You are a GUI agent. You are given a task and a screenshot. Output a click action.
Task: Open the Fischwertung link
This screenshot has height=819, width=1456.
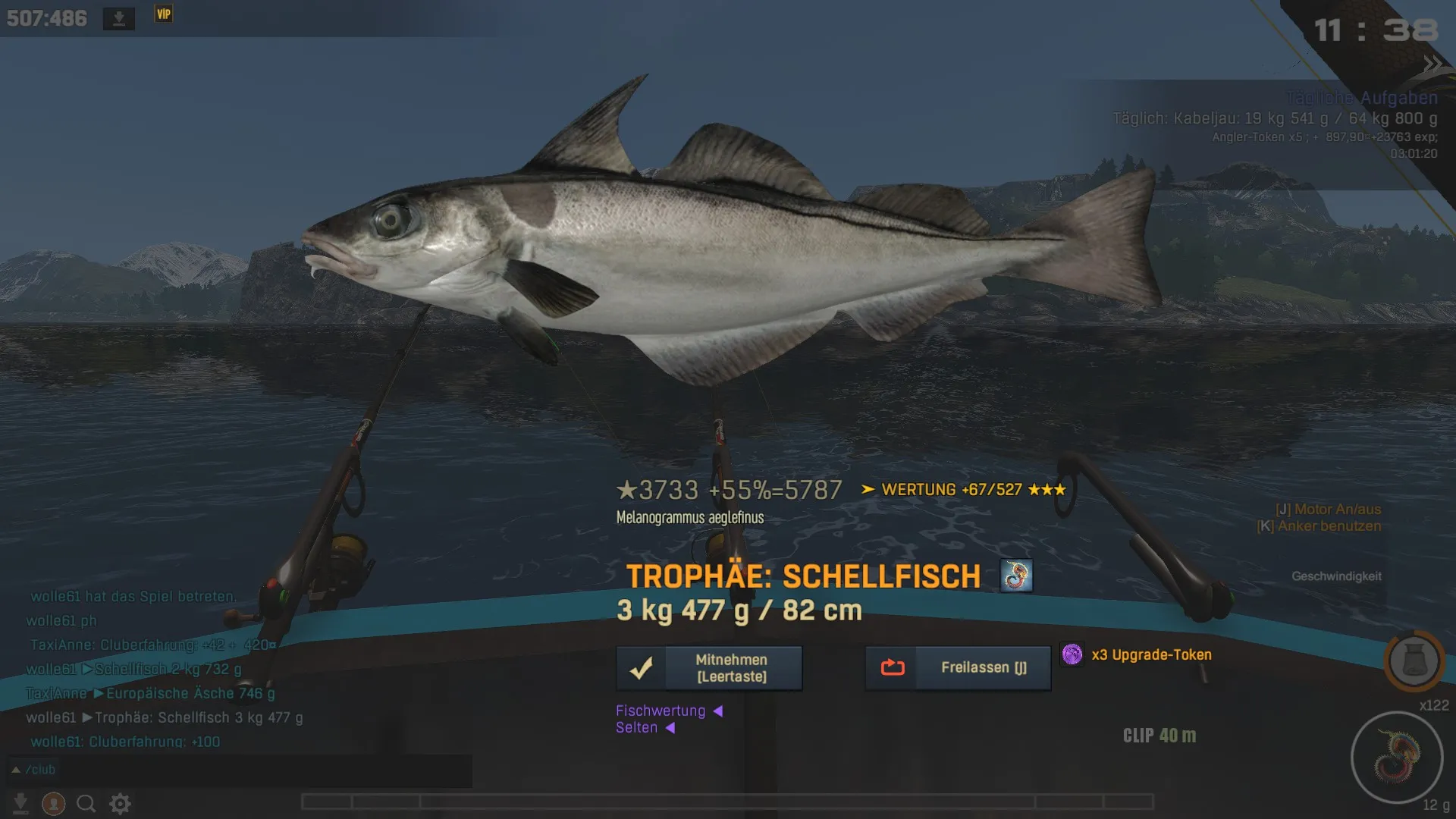pos(661,711)
